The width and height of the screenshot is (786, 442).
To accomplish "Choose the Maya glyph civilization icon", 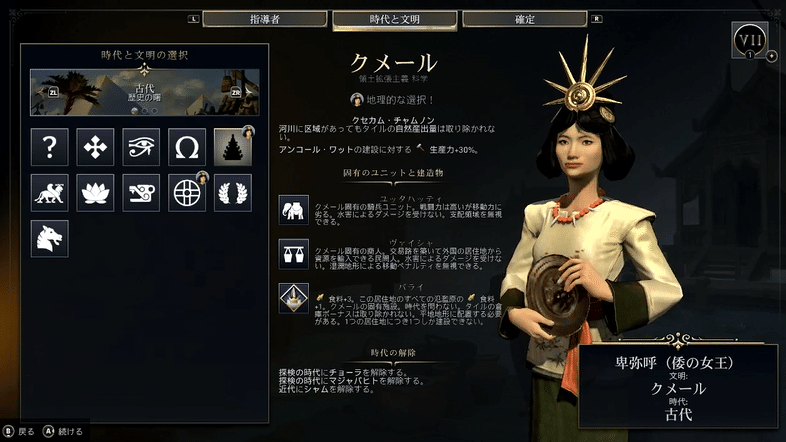I will coord(141,192).
